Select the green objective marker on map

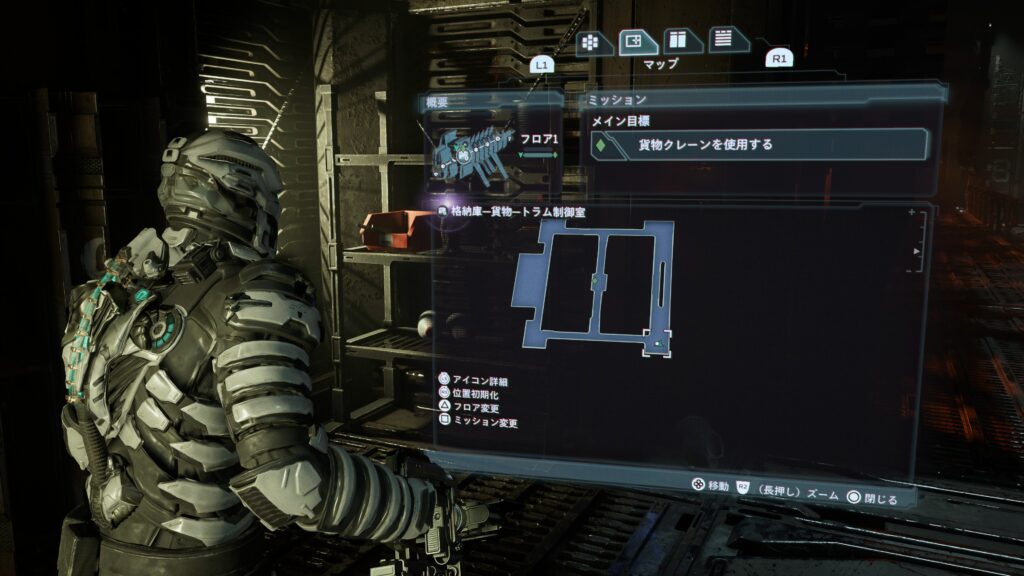596,281
